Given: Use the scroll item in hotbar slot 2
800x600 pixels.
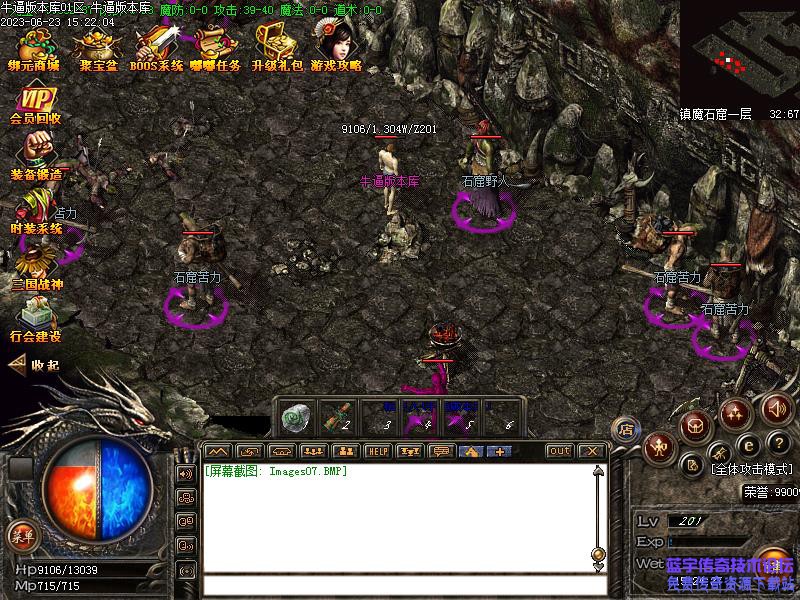Looking at the screenshot, I should click(339, 416).
